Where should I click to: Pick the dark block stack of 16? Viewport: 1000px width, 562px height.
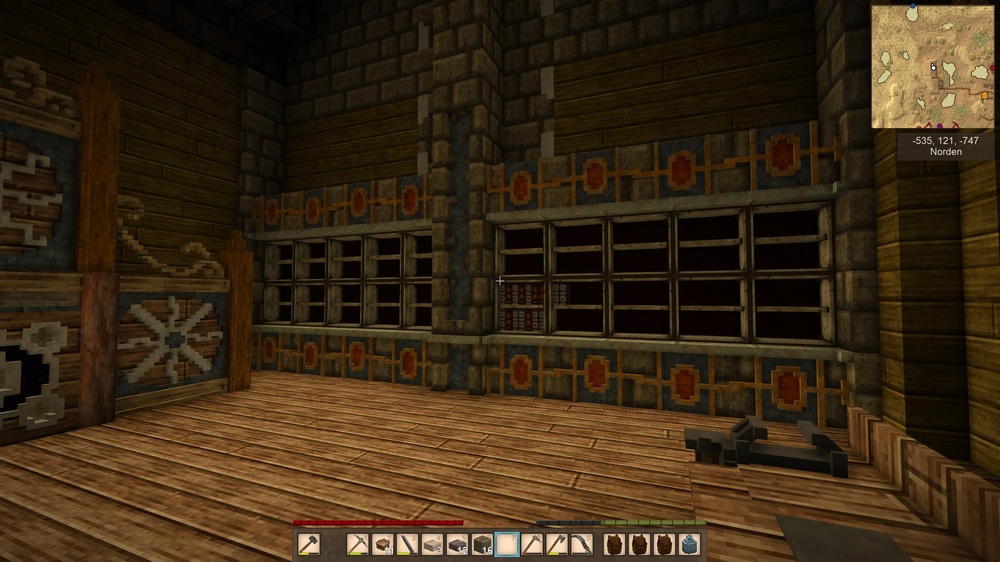[482, 544]
